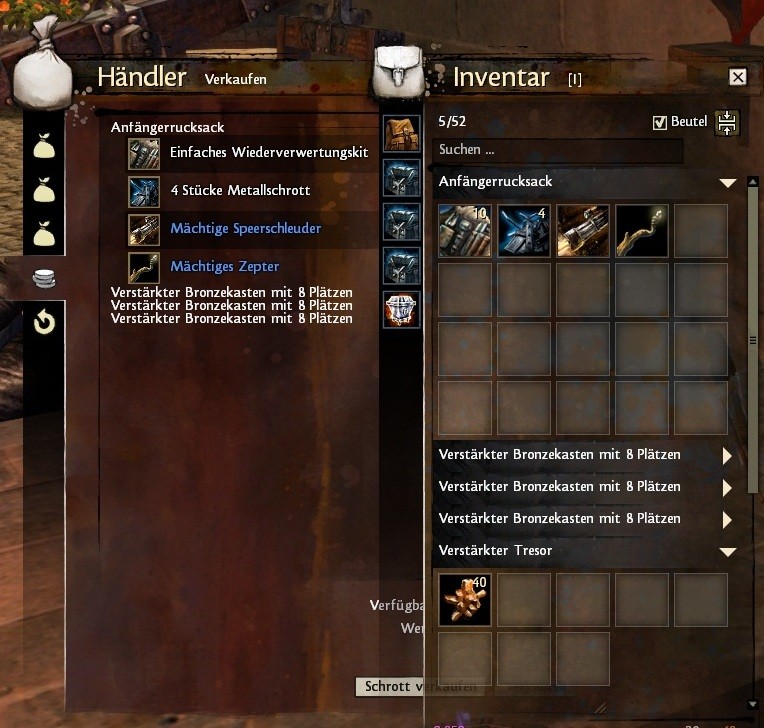Select the item stack of 40 in Tresor

(x=464, y=600)
